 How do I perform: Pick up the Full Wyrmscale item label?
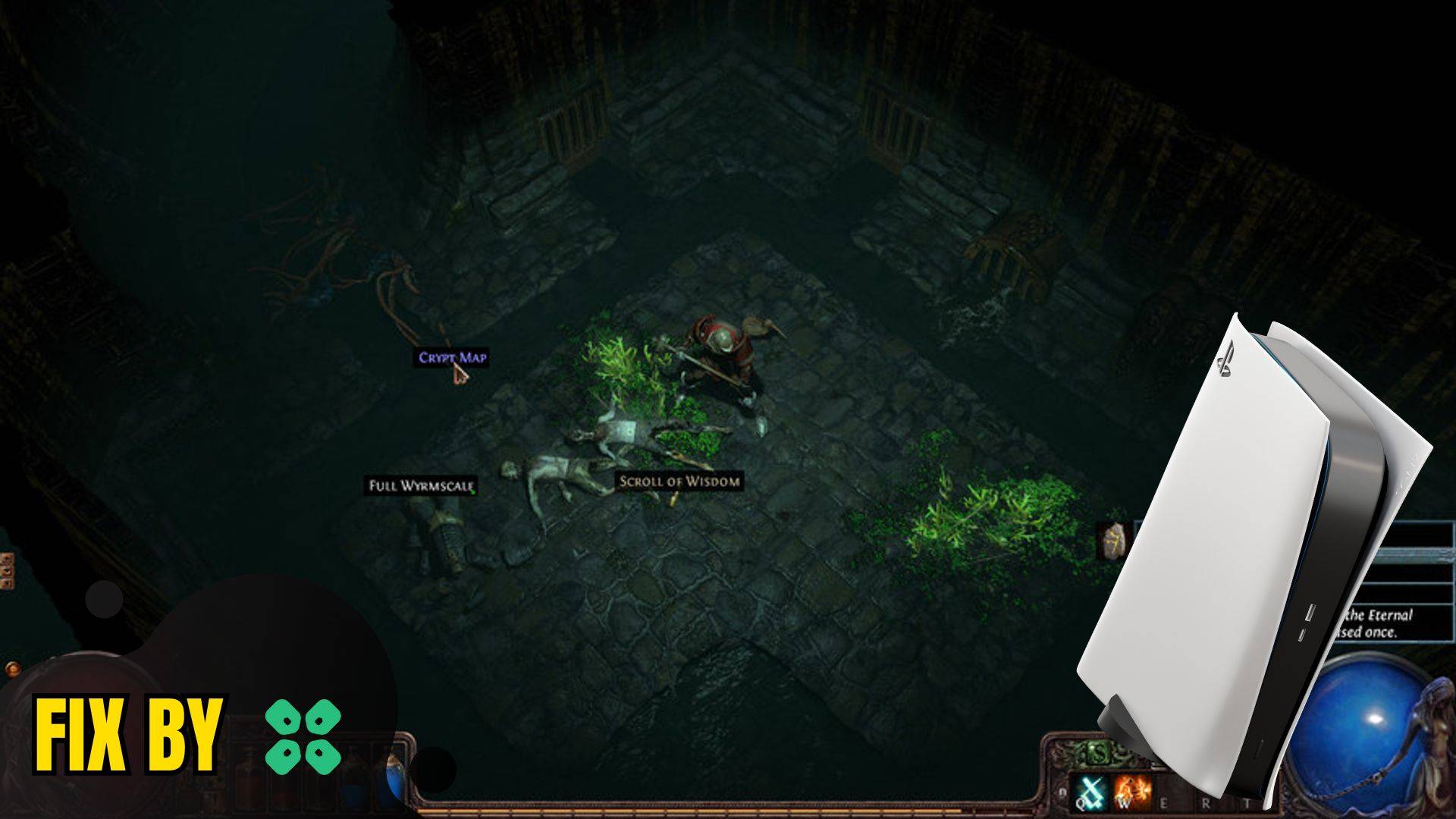[x=421, y=485]
